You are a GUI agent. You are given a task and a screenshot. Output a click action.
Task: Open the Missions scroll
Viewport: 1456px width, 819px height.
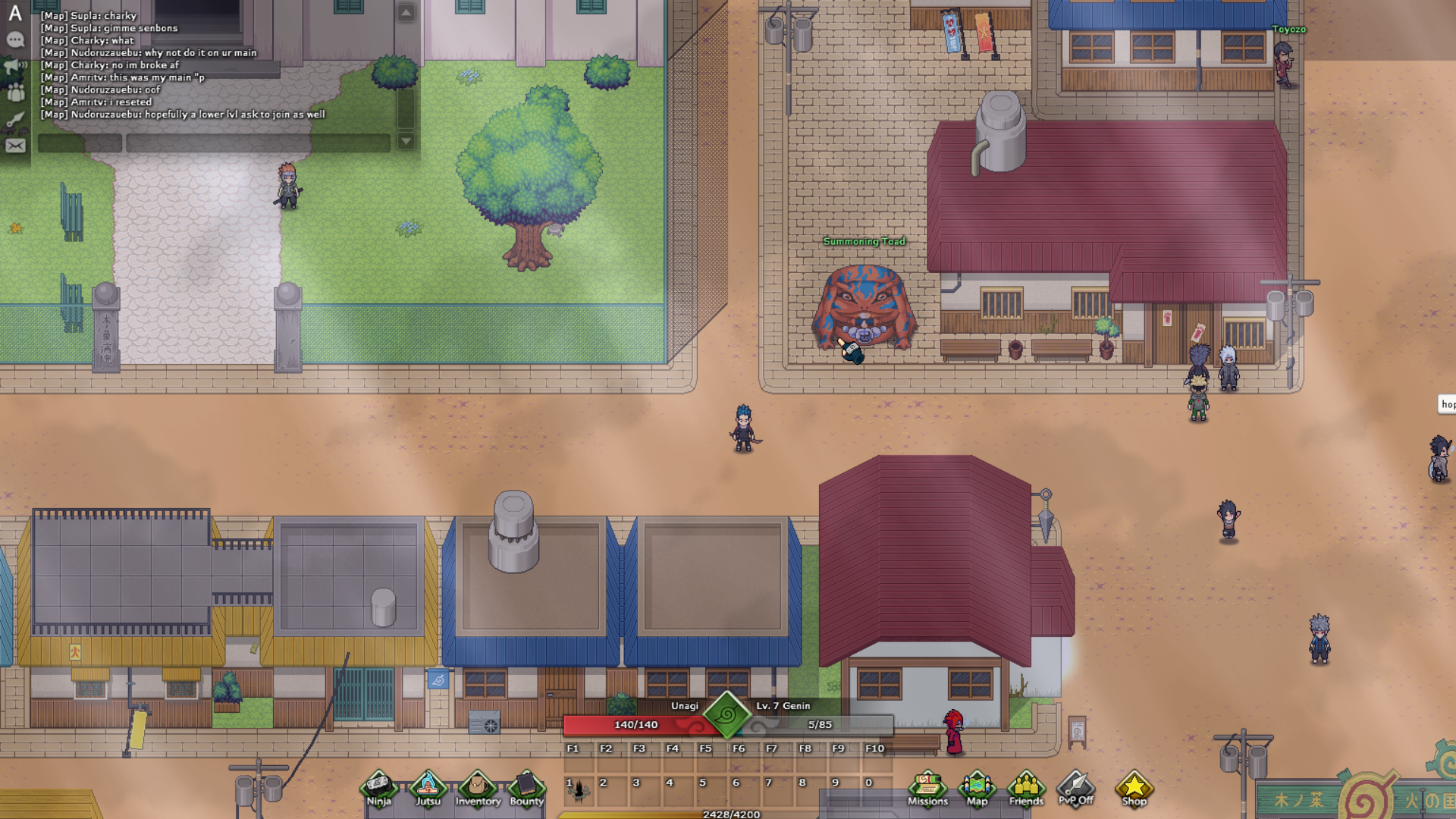point(927,789)
